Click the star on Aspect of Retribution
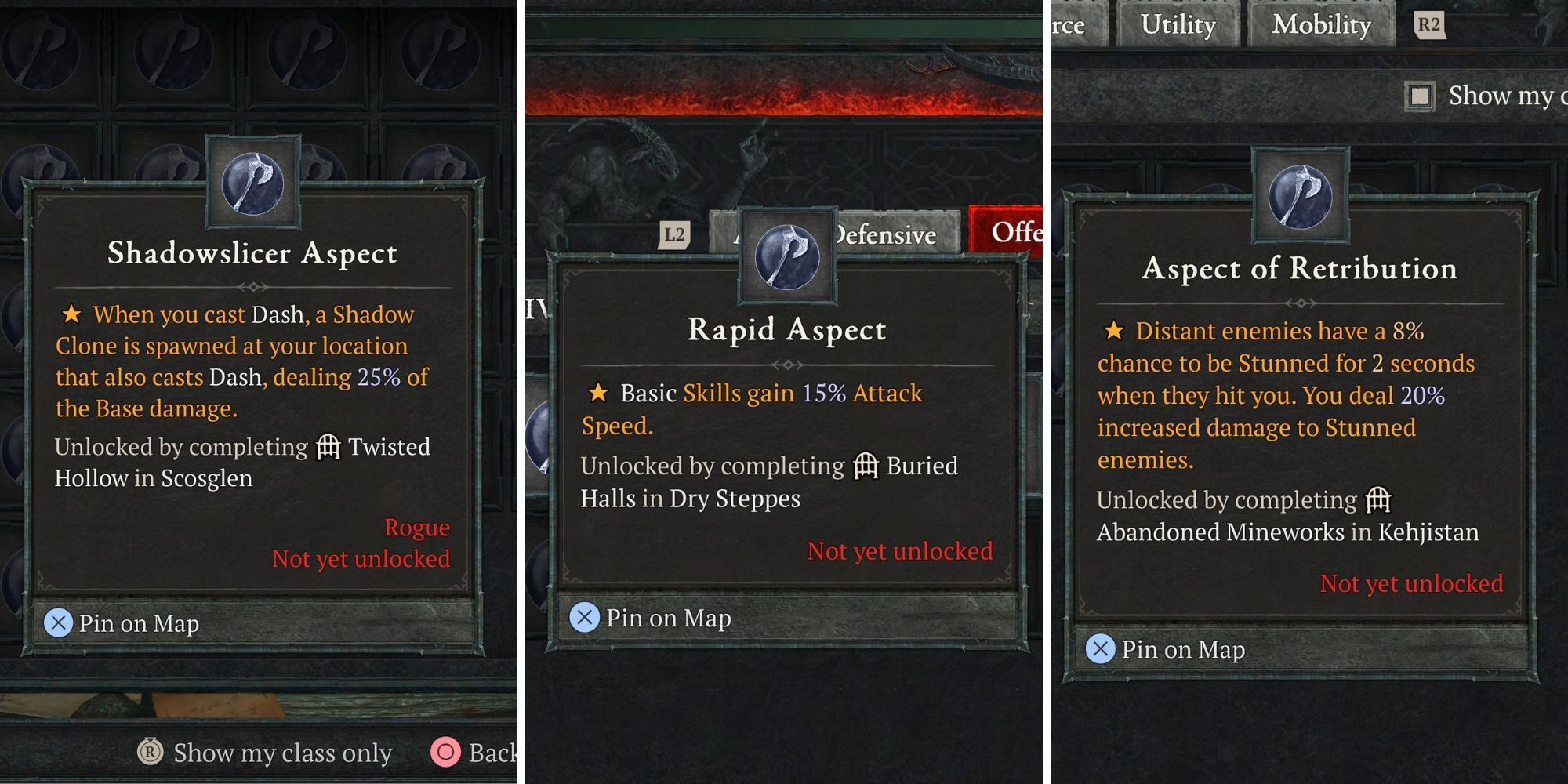Viewport: 1568px width, 784px height. point(1116,331)
